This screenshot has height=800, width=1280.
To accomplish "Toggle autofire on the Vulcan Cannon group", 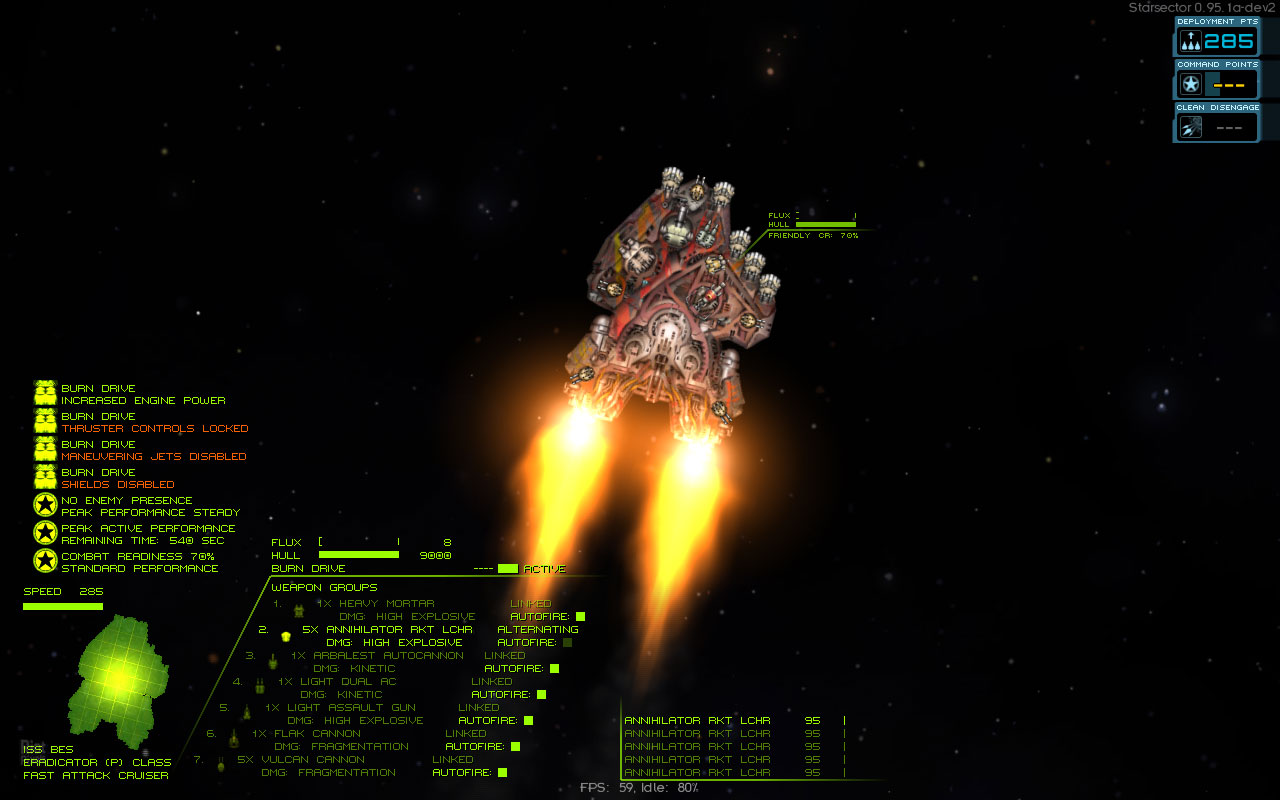I will click(502, 773).
